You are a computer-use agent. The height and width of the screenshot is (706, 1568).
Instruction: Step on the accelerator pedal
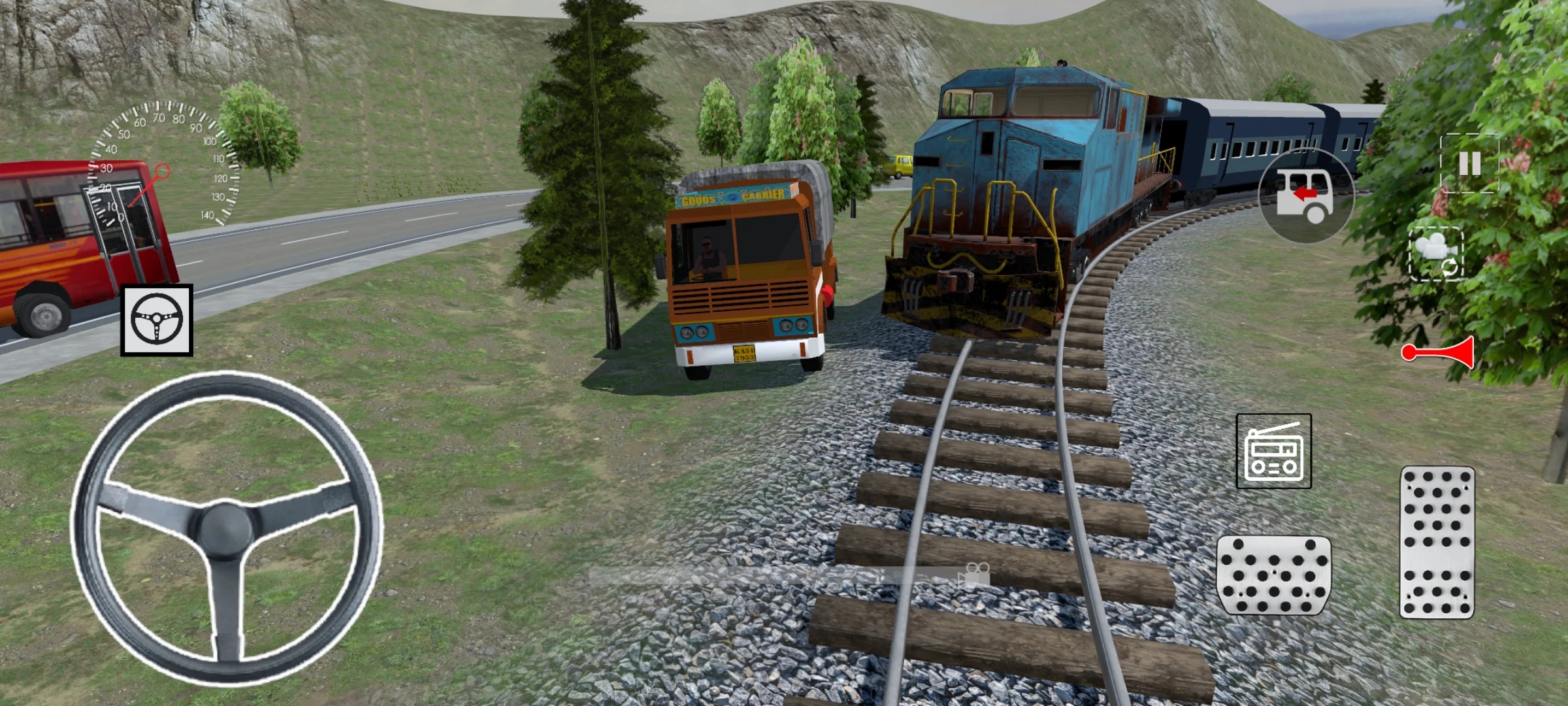point(1437,543)
